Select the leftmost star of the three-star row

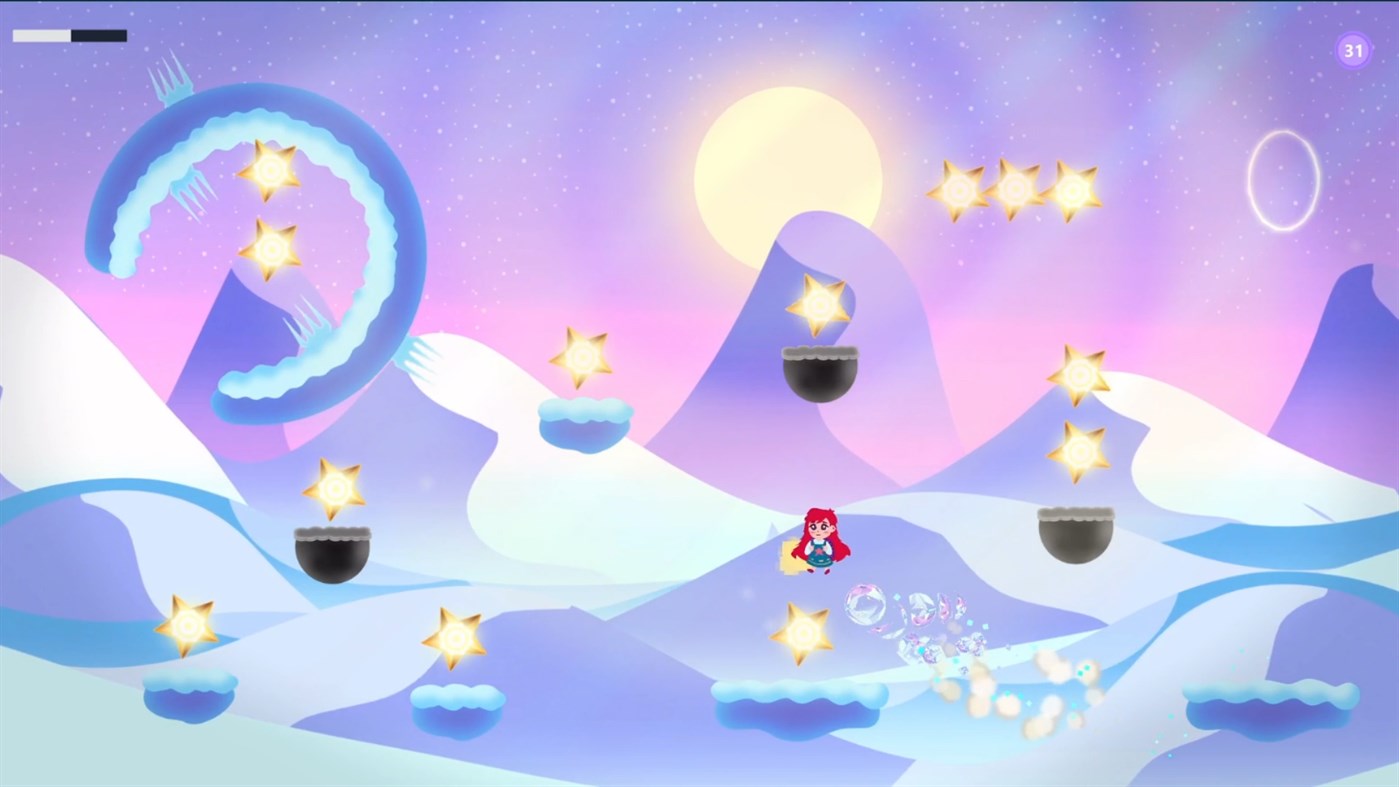(959, 188)
